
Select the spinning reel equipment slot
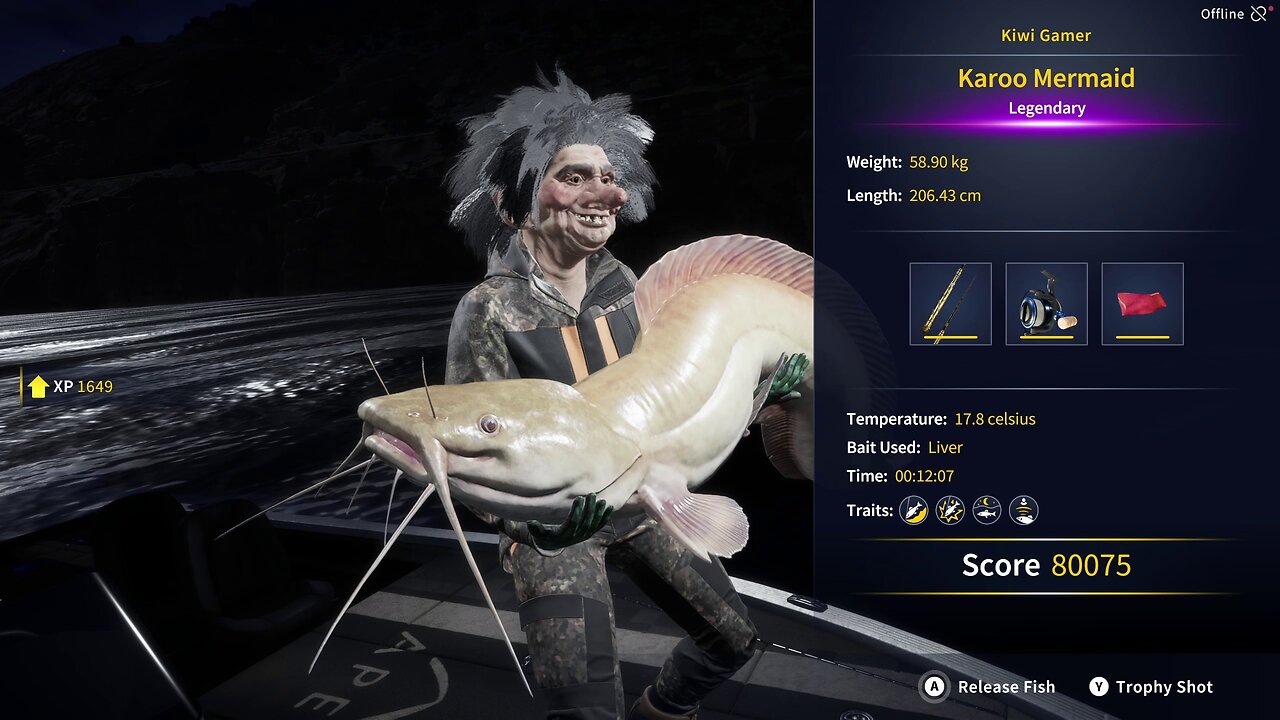[x=1046, y=304]
